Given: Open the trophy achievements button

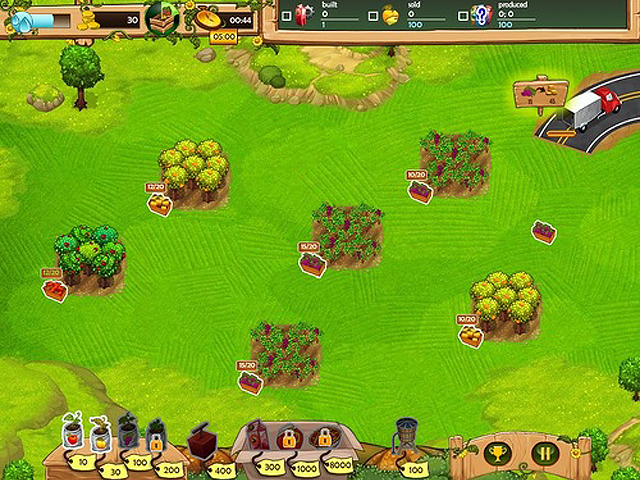Looking at the screenshot, I should pos(495,453).
